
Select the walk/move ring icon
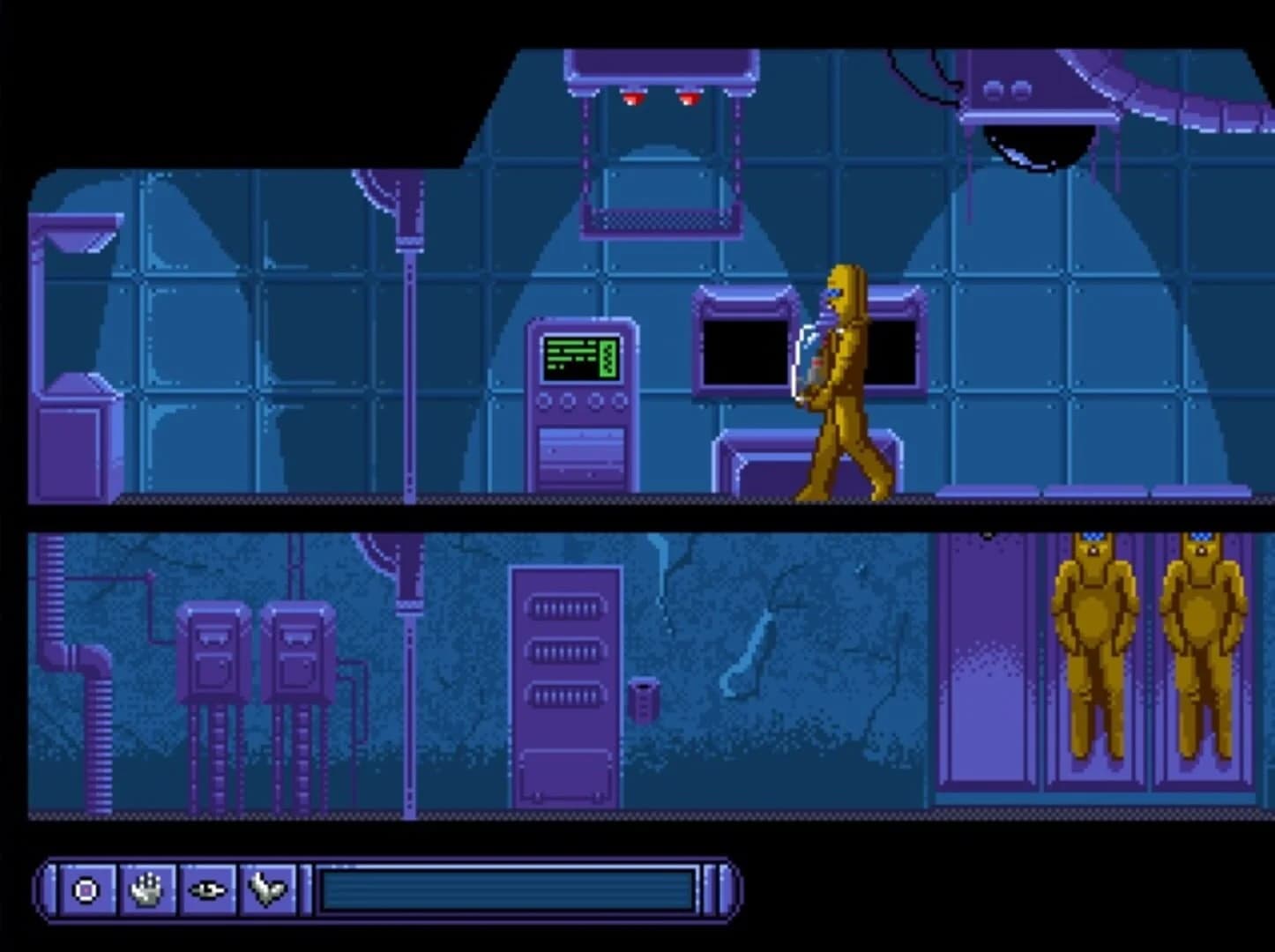point(86,891)
